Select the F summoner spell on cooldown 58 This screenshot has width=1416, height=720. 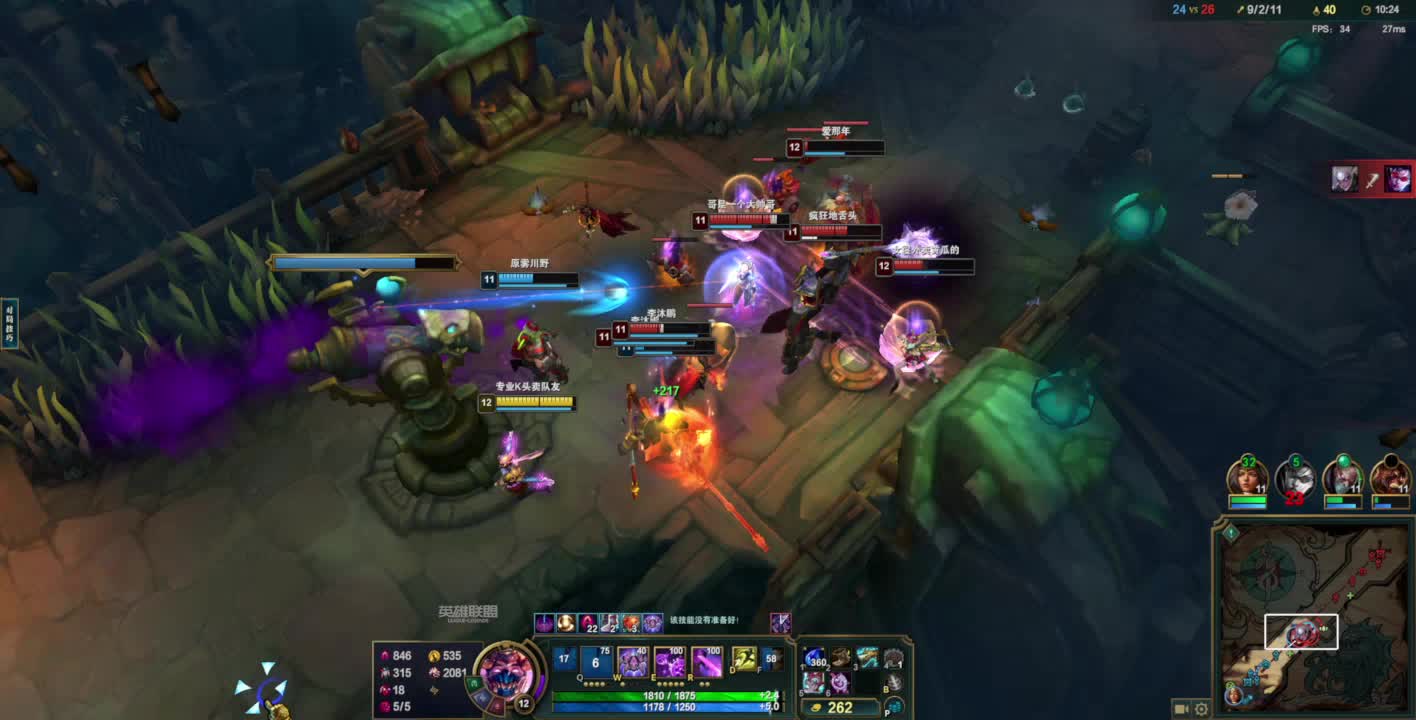click(771, 659)
